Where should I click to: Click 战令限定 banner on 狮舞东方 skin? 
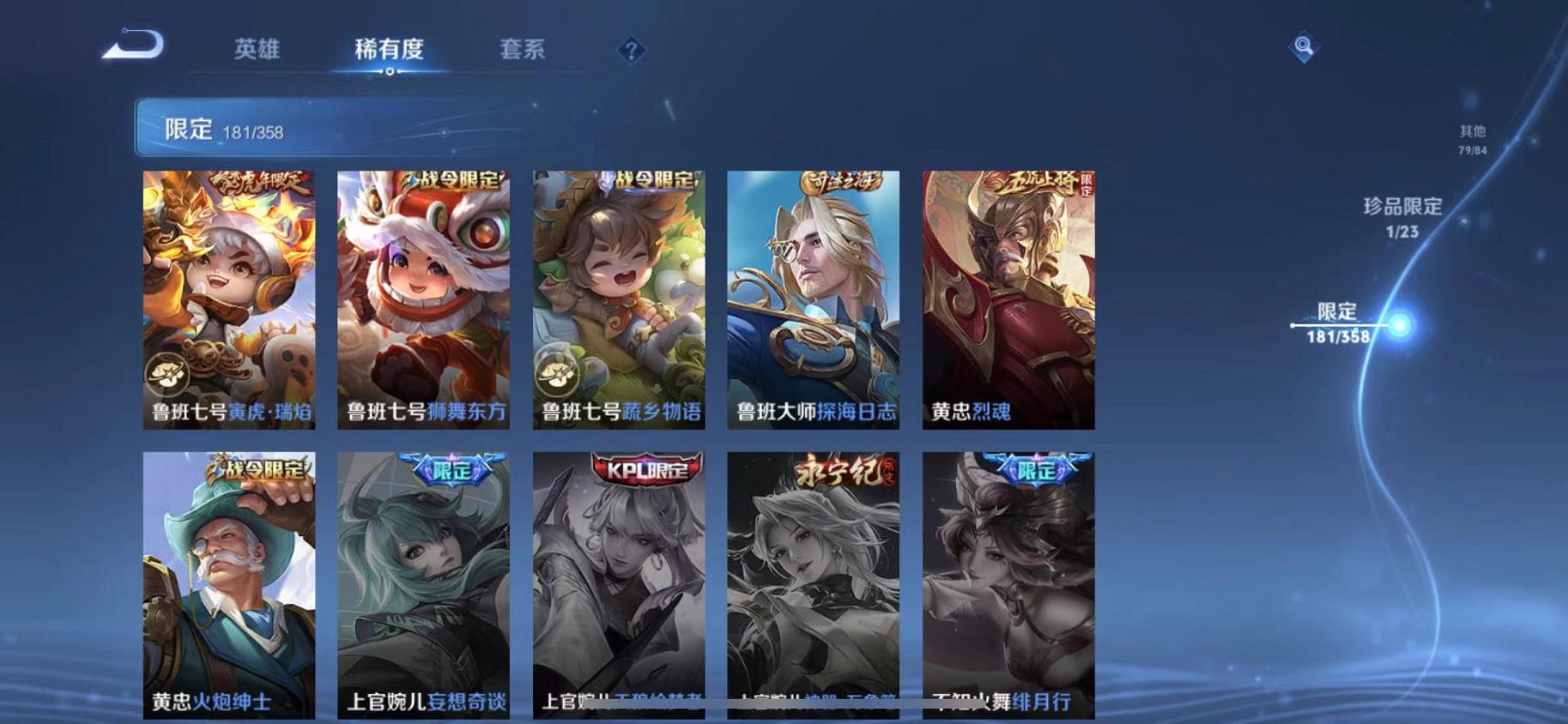(453, 180)
